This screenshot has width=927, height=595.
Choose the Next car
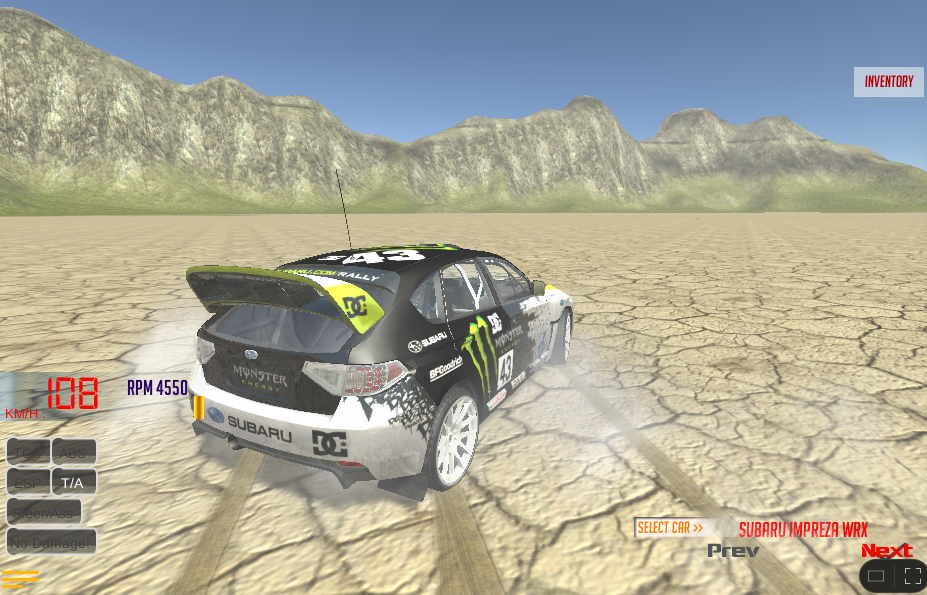click(887, 551)
